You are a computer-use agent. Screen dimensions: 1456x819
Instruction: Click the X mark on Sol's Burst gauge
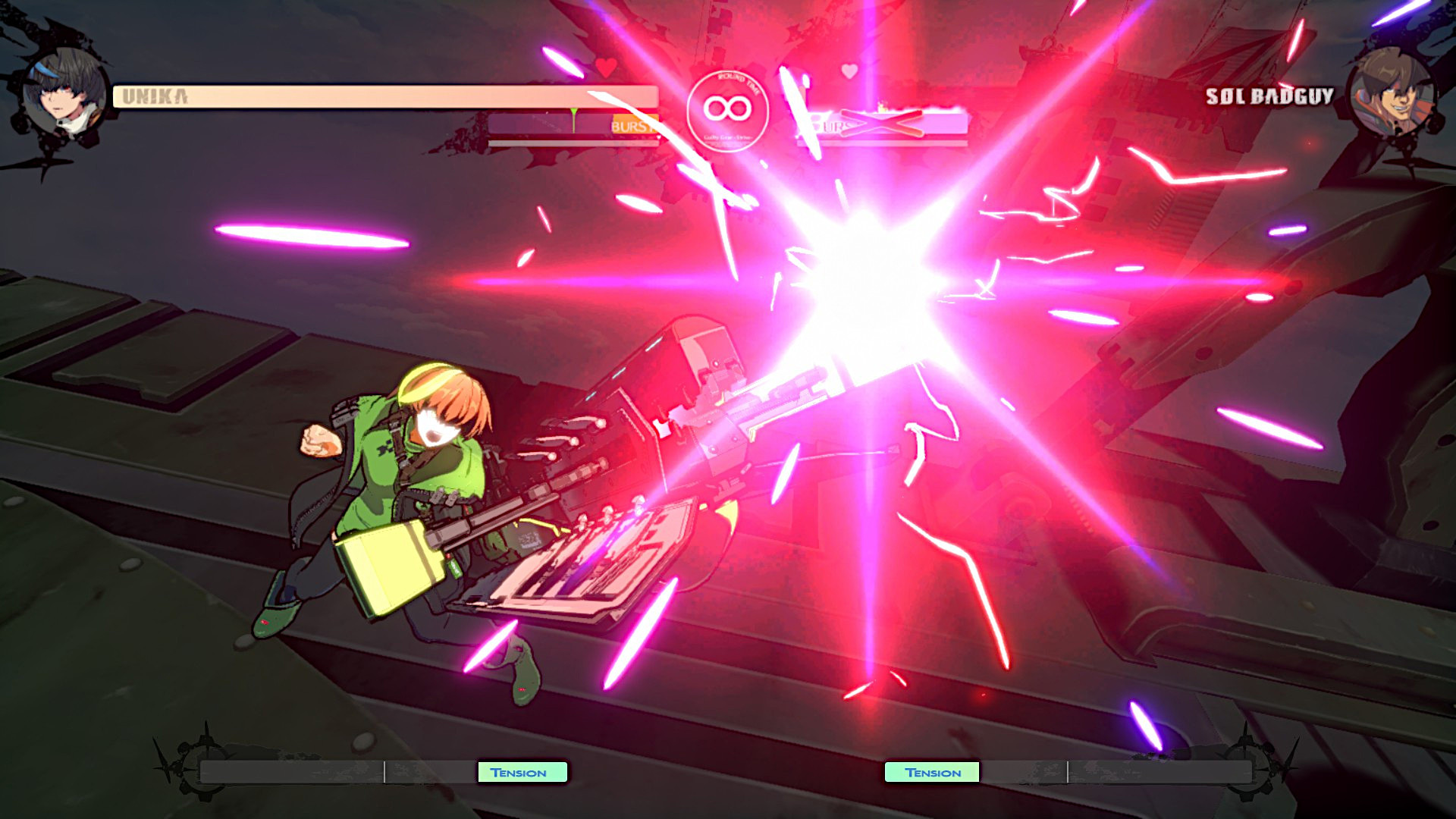(x=880, y=121)
